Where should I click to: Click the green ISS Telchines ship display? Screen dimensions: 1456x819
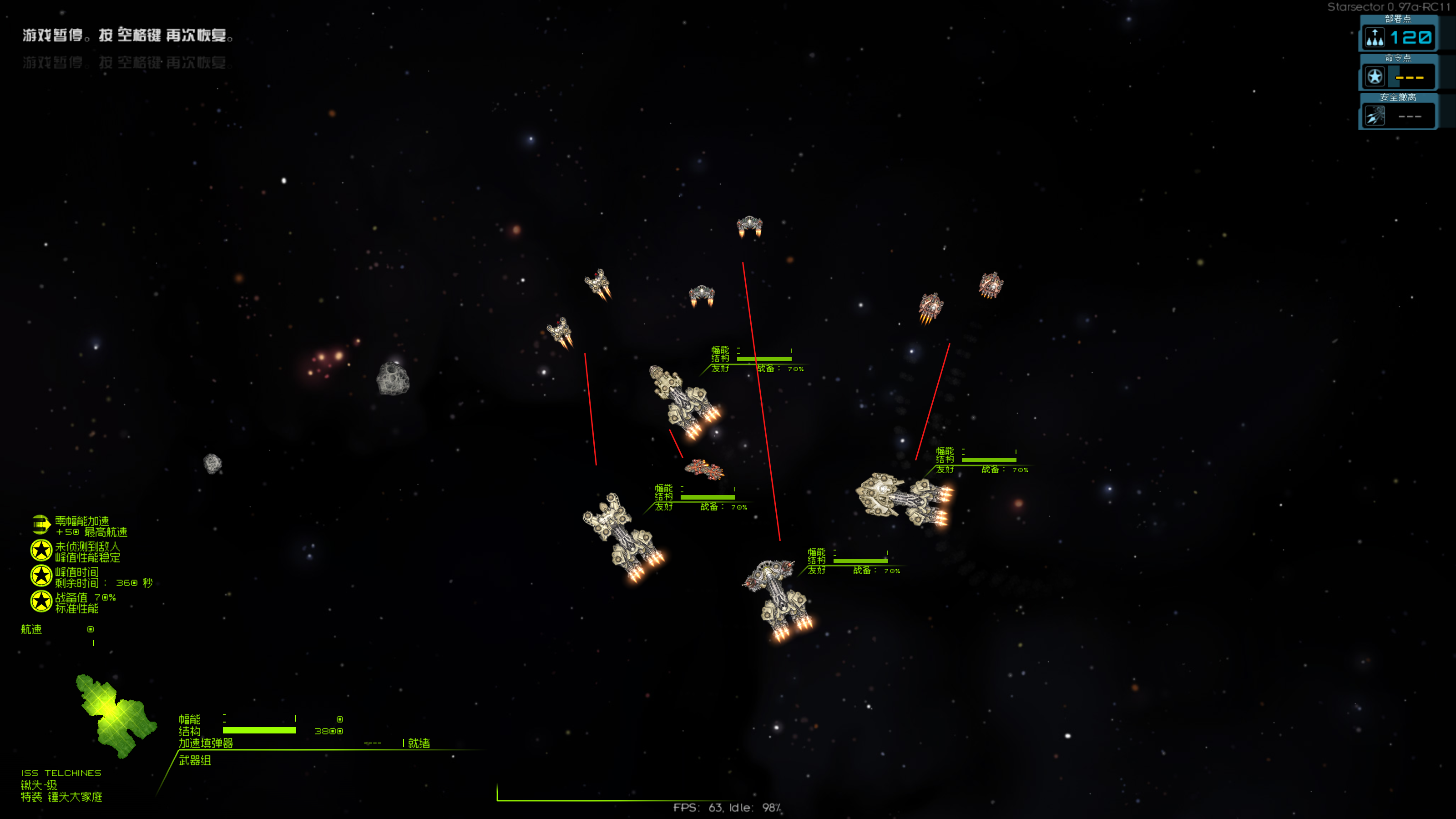coord(116,715)
